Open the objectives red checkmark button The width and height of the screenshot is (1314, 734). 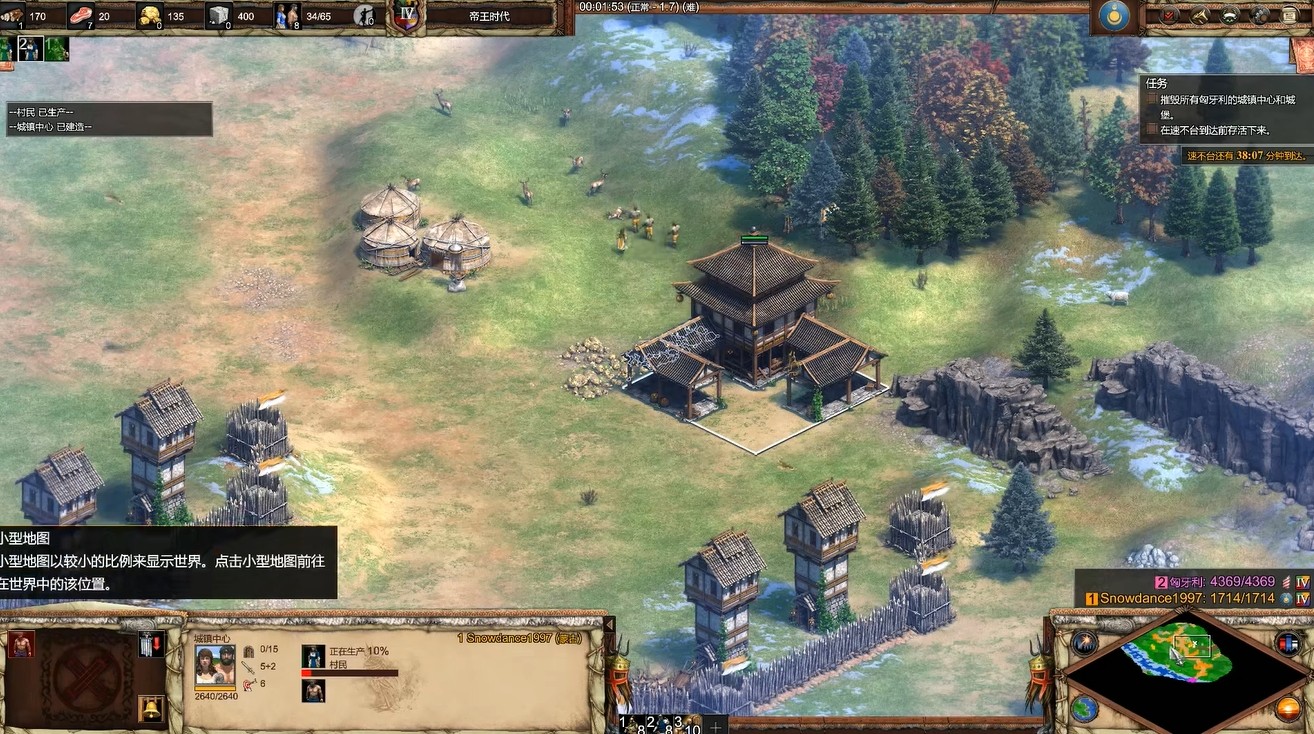pos(1169,16)
